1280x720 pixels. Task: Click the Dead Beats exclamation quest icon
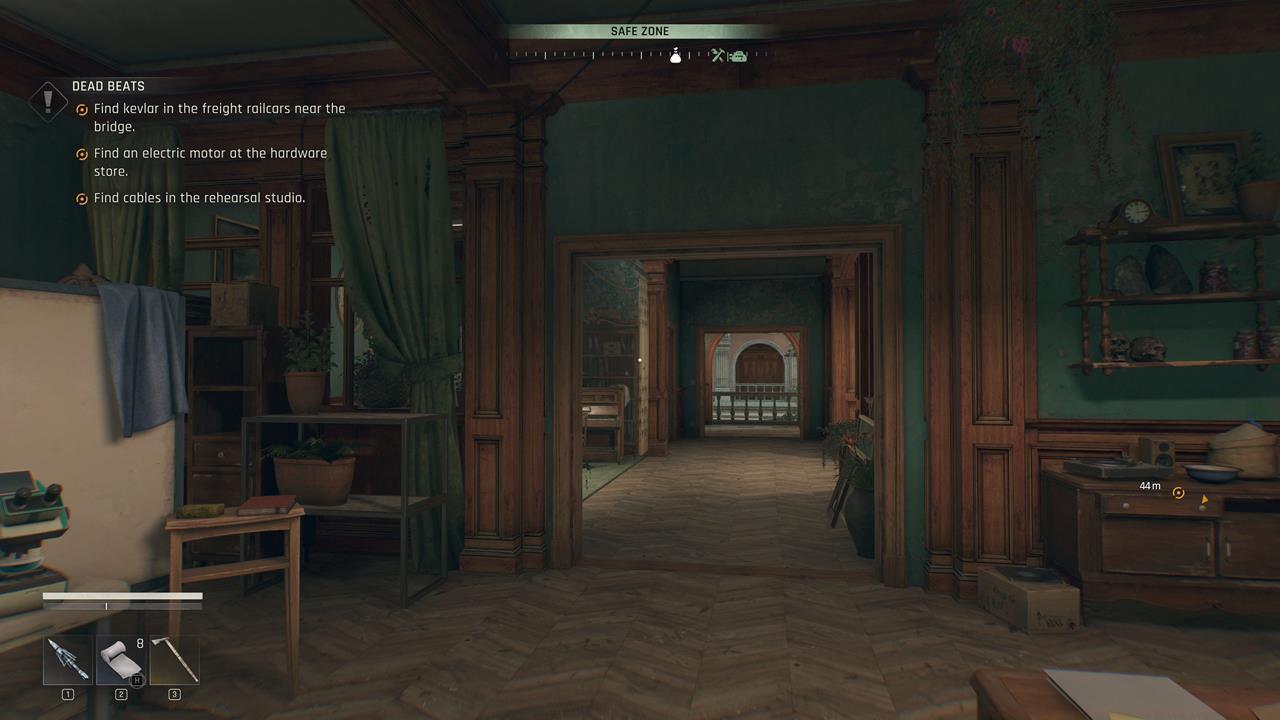(x=49, y=100)
